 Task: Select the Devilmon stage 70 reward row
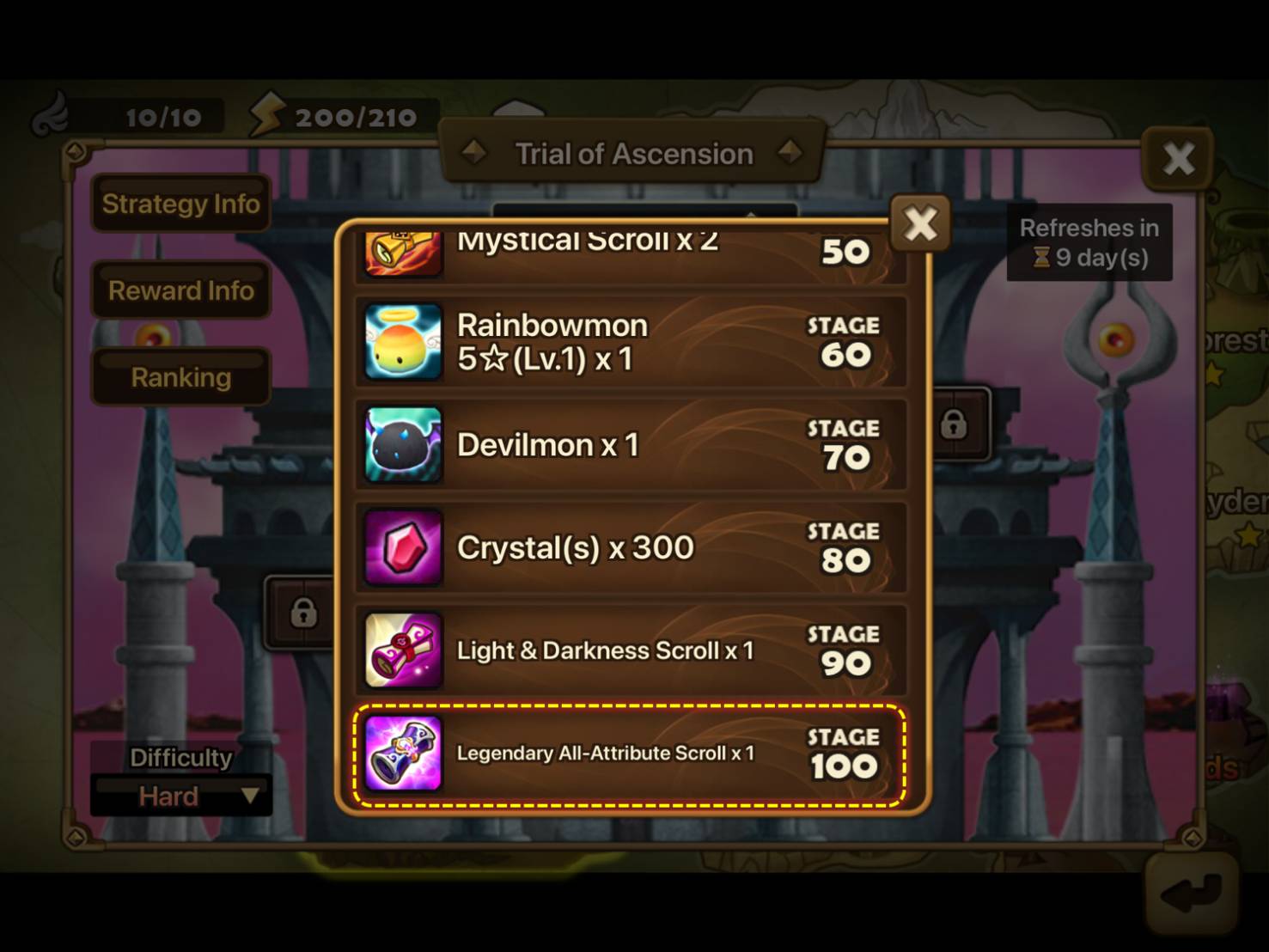631,445
